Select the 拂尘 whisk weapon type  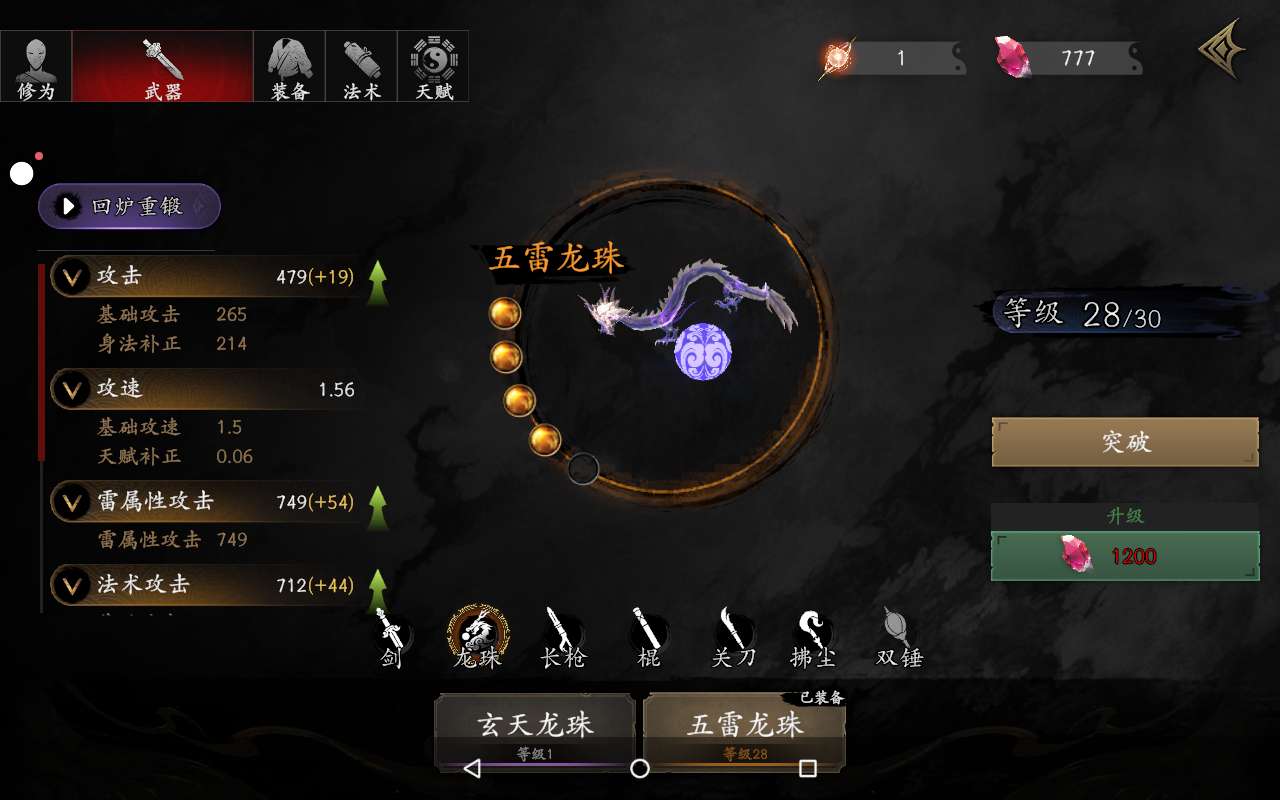pos(814,638)
